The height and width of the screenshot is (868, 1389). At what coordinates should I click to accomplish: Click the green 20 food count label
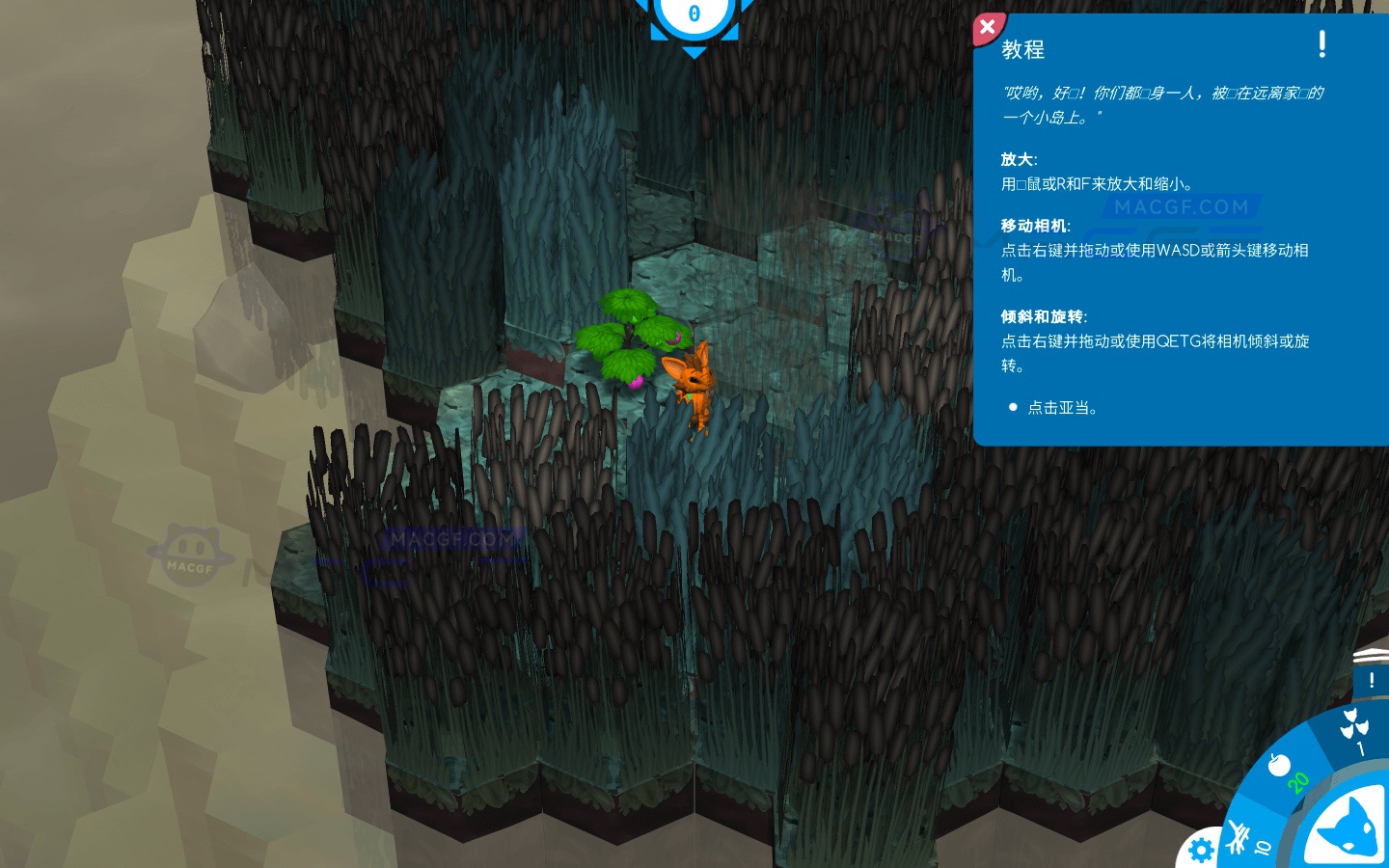coord(1297,783)
